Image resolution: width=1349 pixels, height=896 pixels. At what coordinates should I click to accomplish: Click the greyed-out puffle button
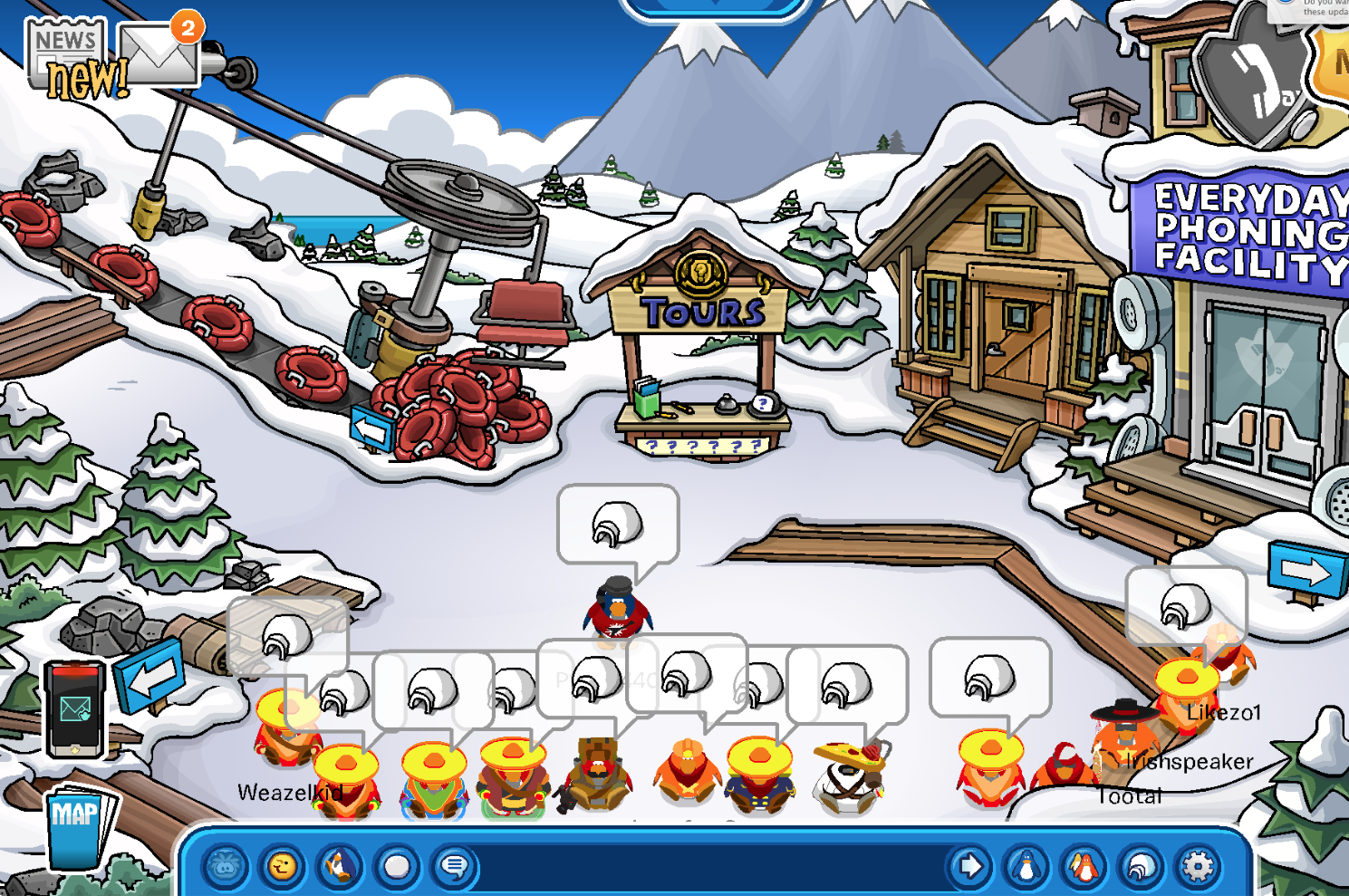click(226, 867)
